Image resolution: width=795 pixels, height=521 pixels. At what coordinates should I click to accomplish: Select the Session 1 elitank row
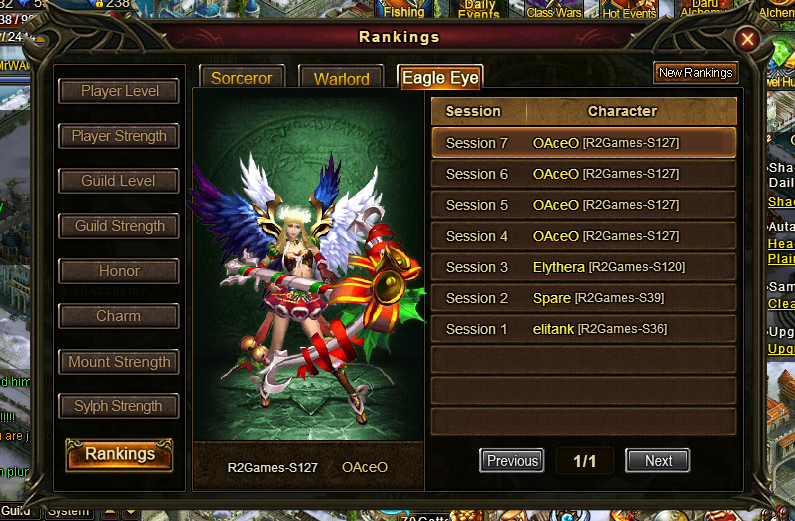coord(584,329)
